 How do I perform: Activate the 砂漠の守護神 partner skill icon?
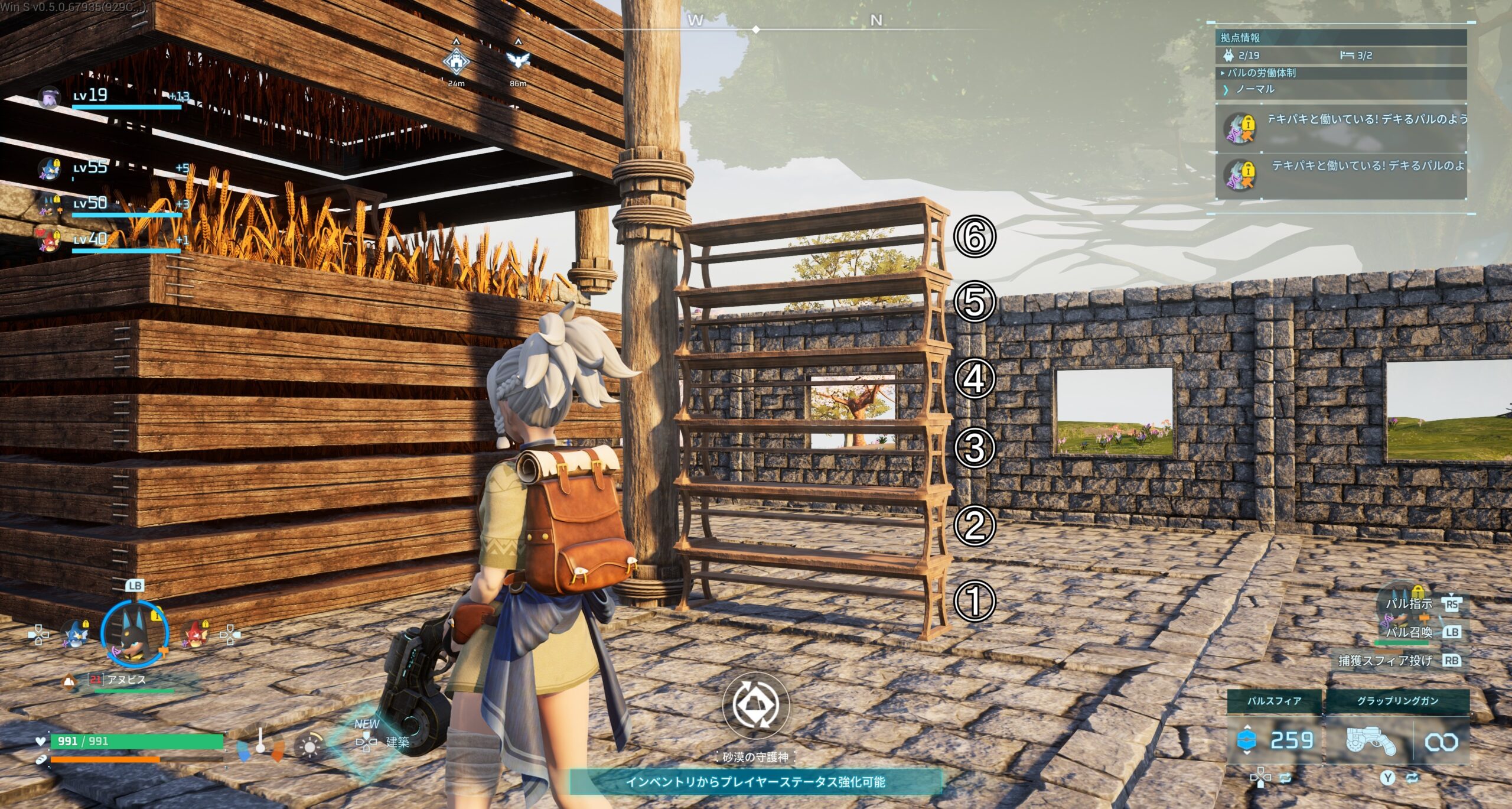coord(755,705)
